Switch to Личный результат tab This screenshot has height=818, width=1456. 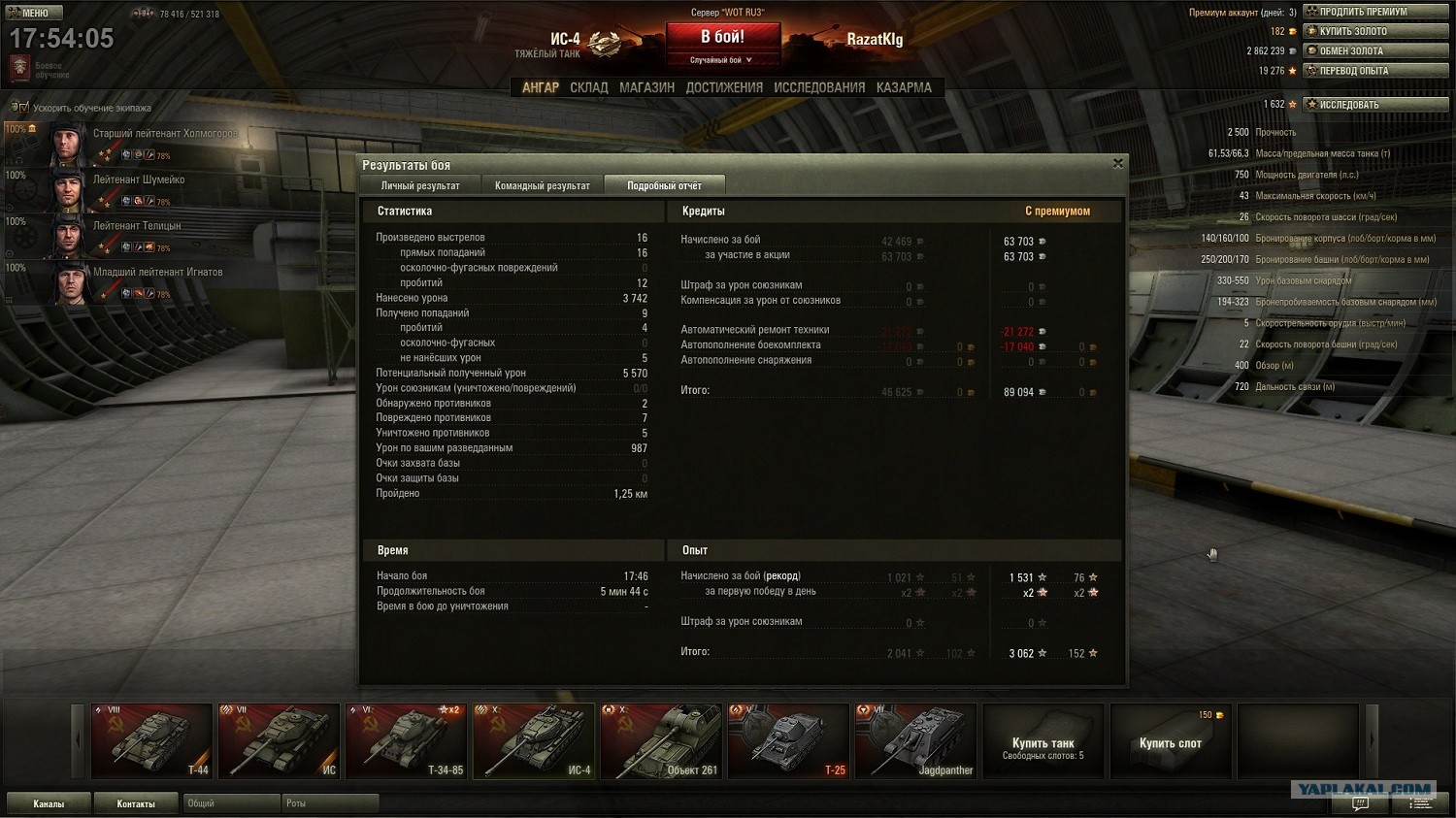(420, 185)
